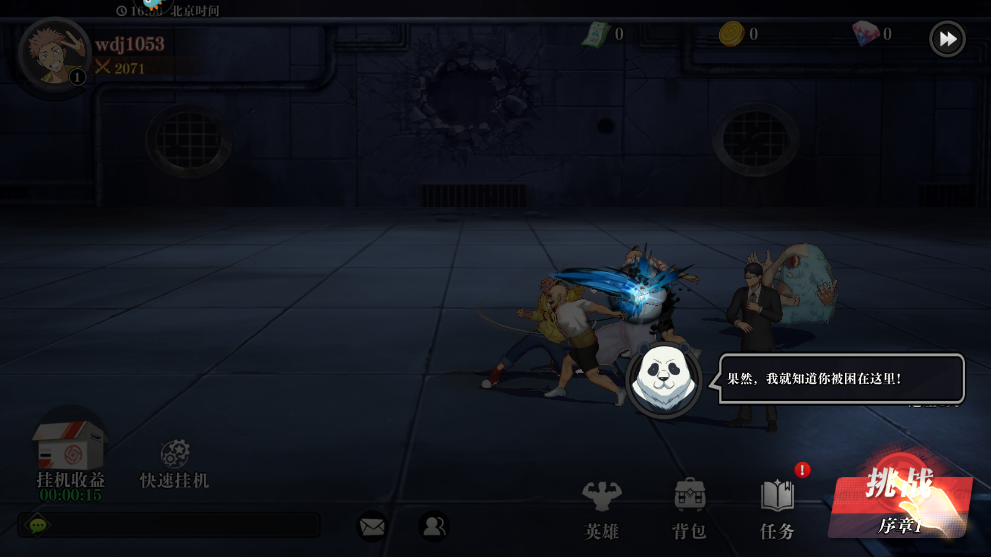Screen dimensions: 991x557
Task: Activate 快速挂机 quick idle gear
Action: coord(175,455)
